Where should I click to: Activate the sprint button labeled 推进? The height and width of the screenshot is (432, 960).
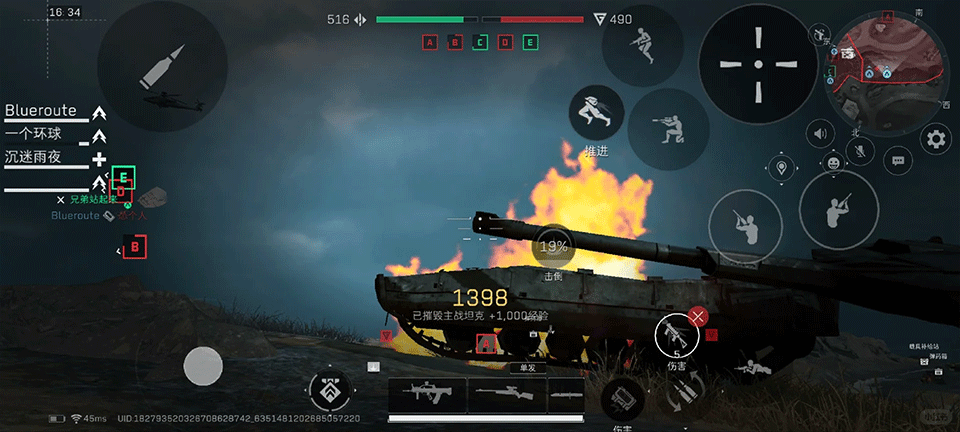pos(597,112)
